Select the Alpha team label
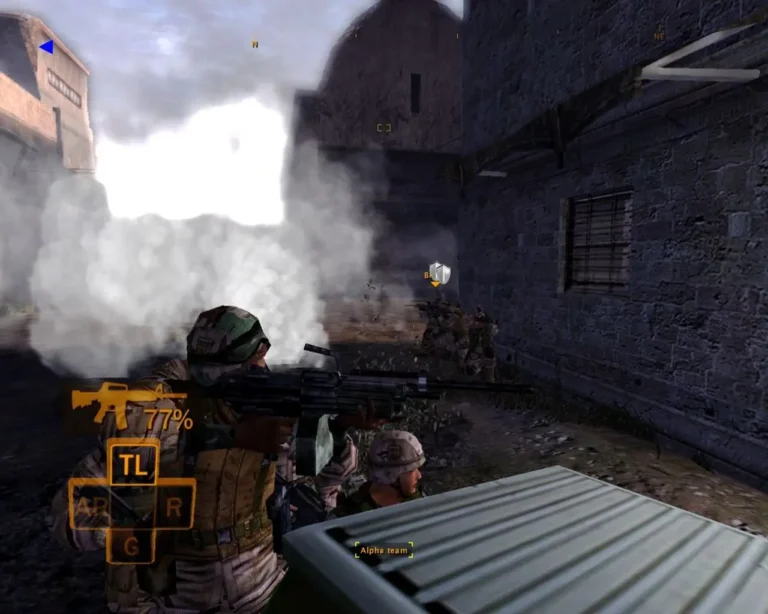Viewport: 768px width, 614px height. (384, 550)
